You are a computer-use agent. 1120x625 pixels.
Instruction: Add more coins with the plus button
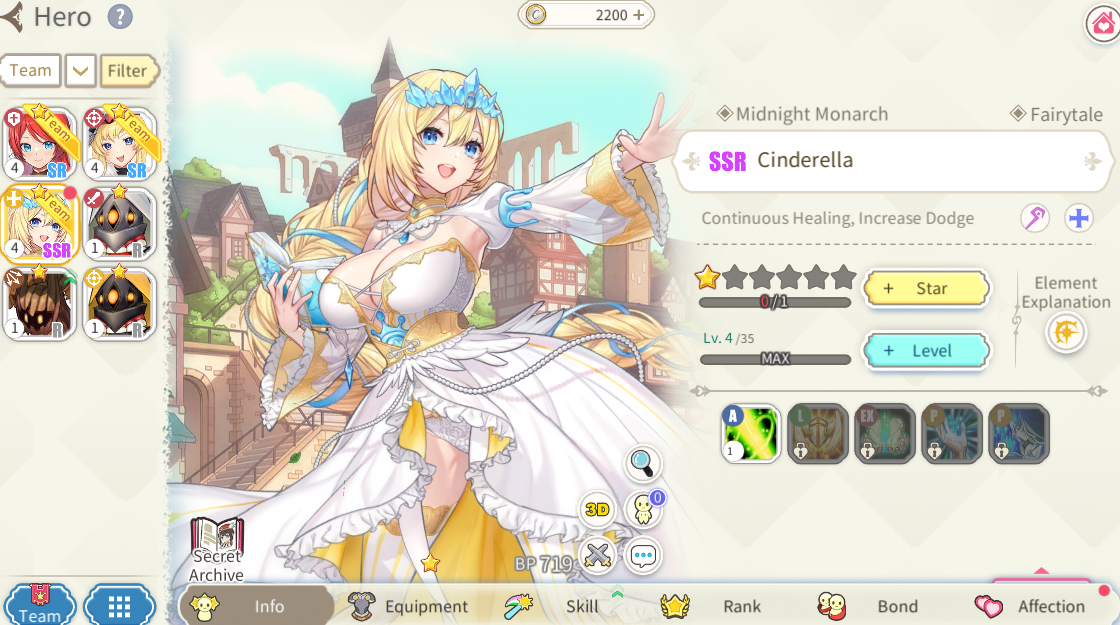point(639,15)
